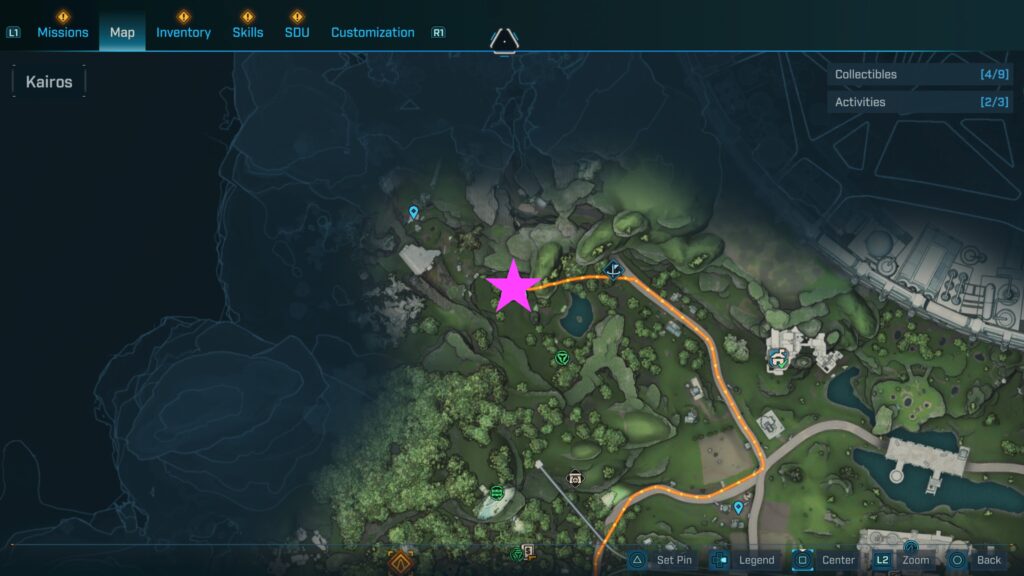The width and height of the screenshot is (1024, 576).
Task: Click the green striped circle marker
Action: click(497, 492)
